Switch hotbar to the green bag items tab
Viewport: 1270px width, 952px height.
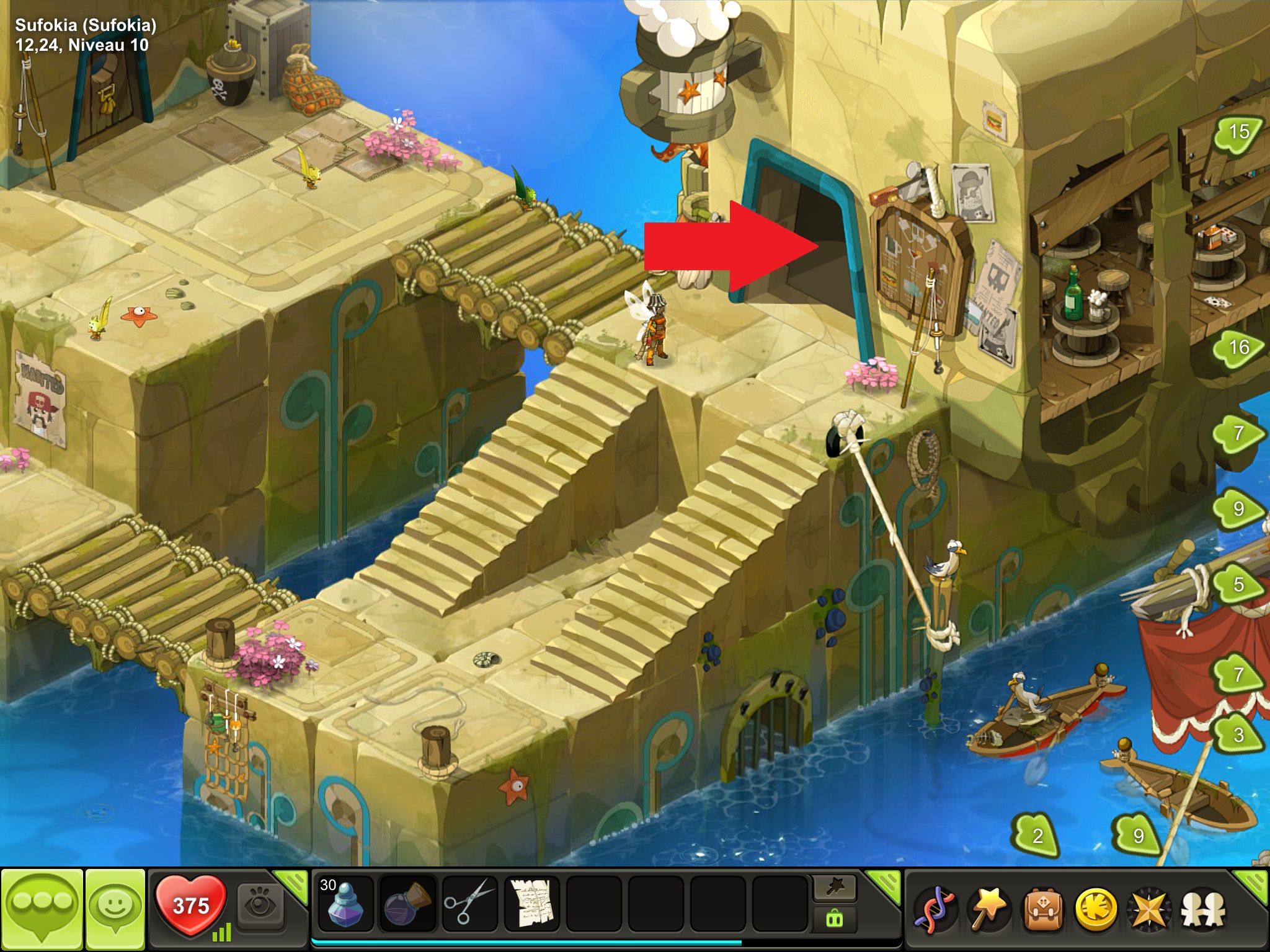(x=834, y=919)
